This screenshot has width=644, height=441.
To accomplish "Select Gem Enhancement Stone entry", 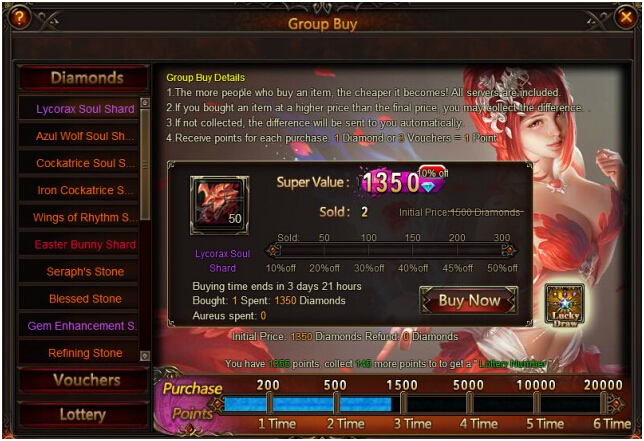I will [85, 326].
